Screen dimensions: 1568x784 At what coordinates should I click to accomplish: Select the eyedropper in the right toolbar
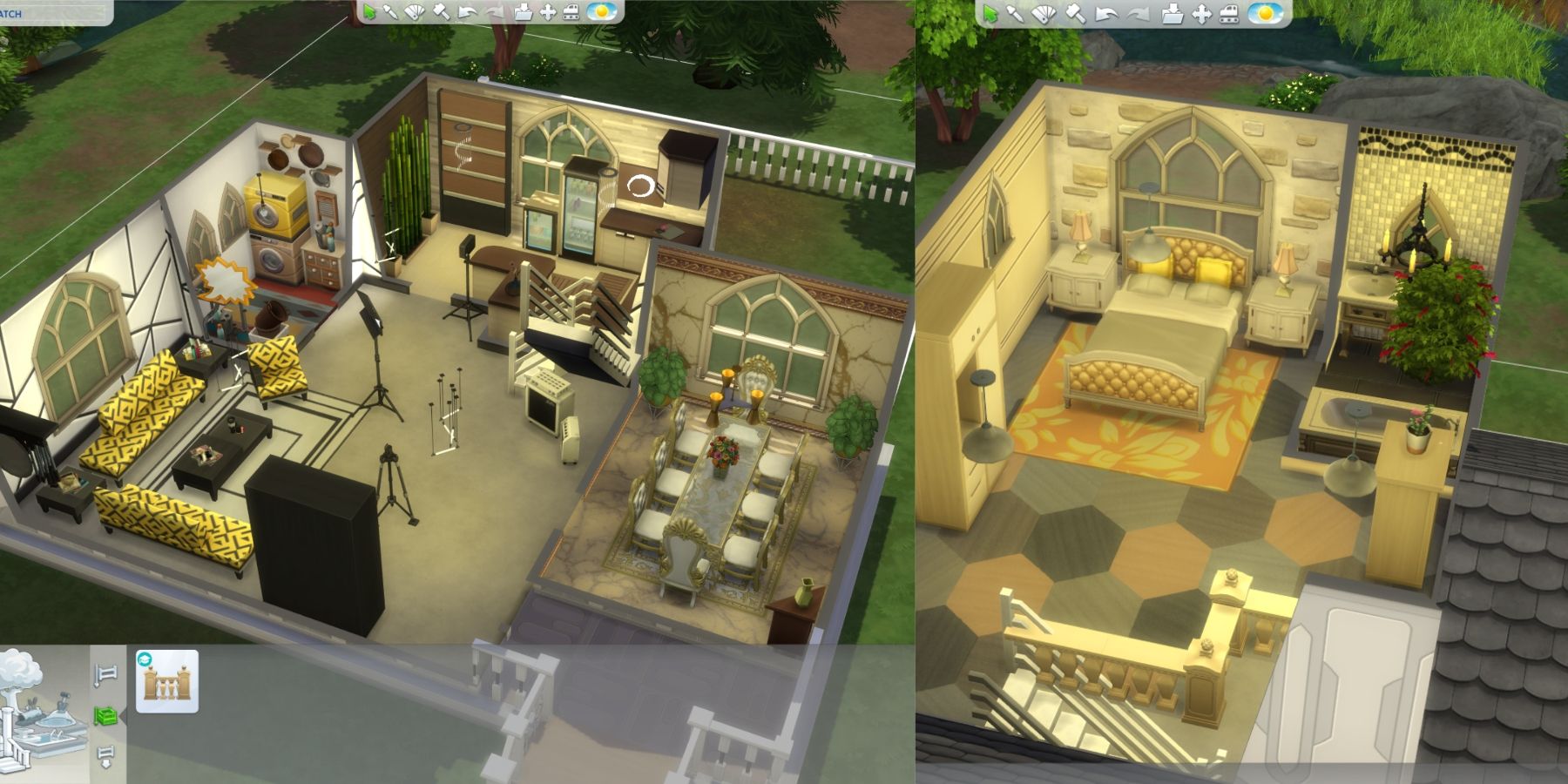[x=1015, y=13]
